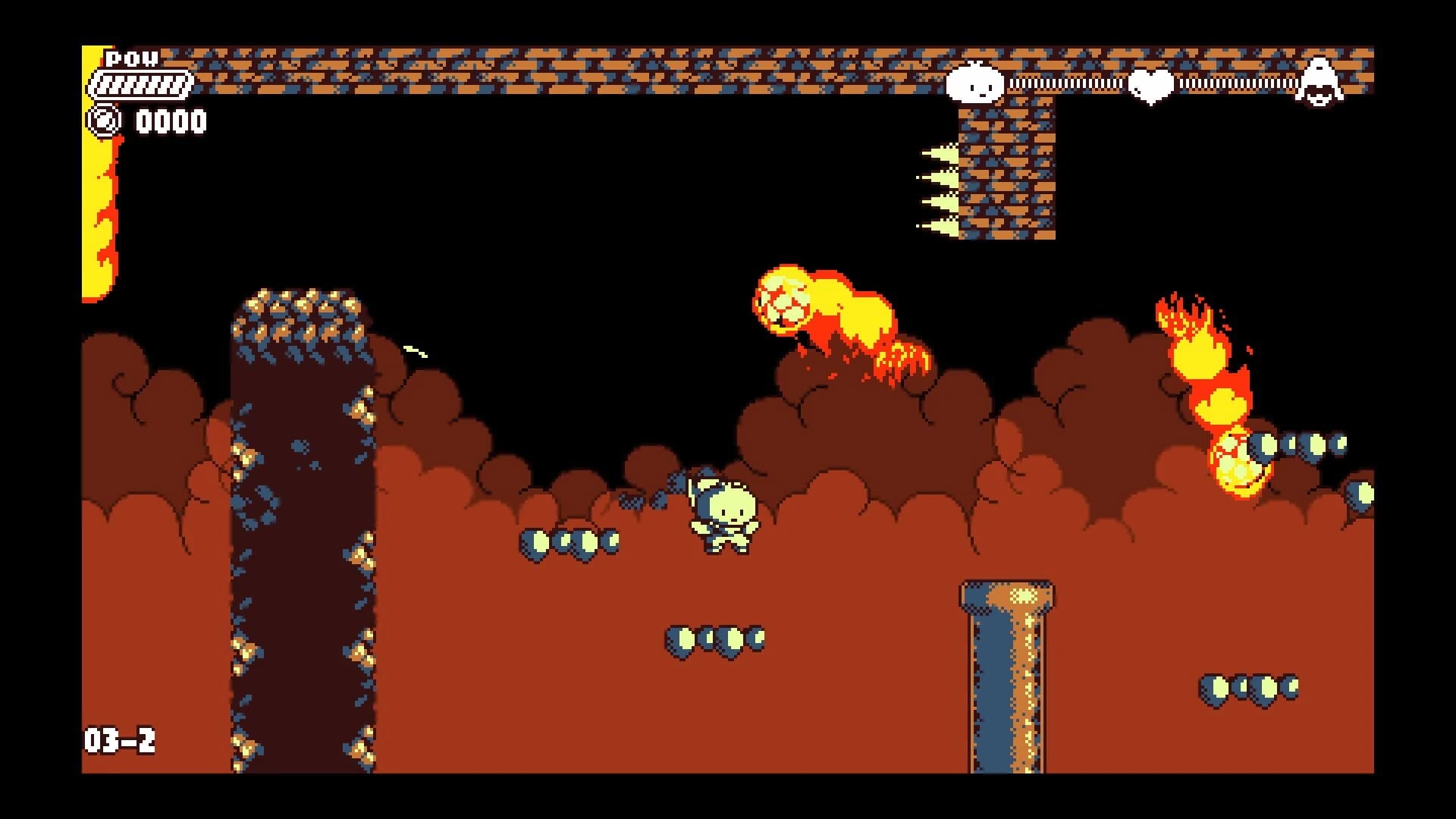Image resolution: width=1456 pixels, height=819 pixels.
Task: Select the gem cluster left of the player
Action: pos(573,542)
